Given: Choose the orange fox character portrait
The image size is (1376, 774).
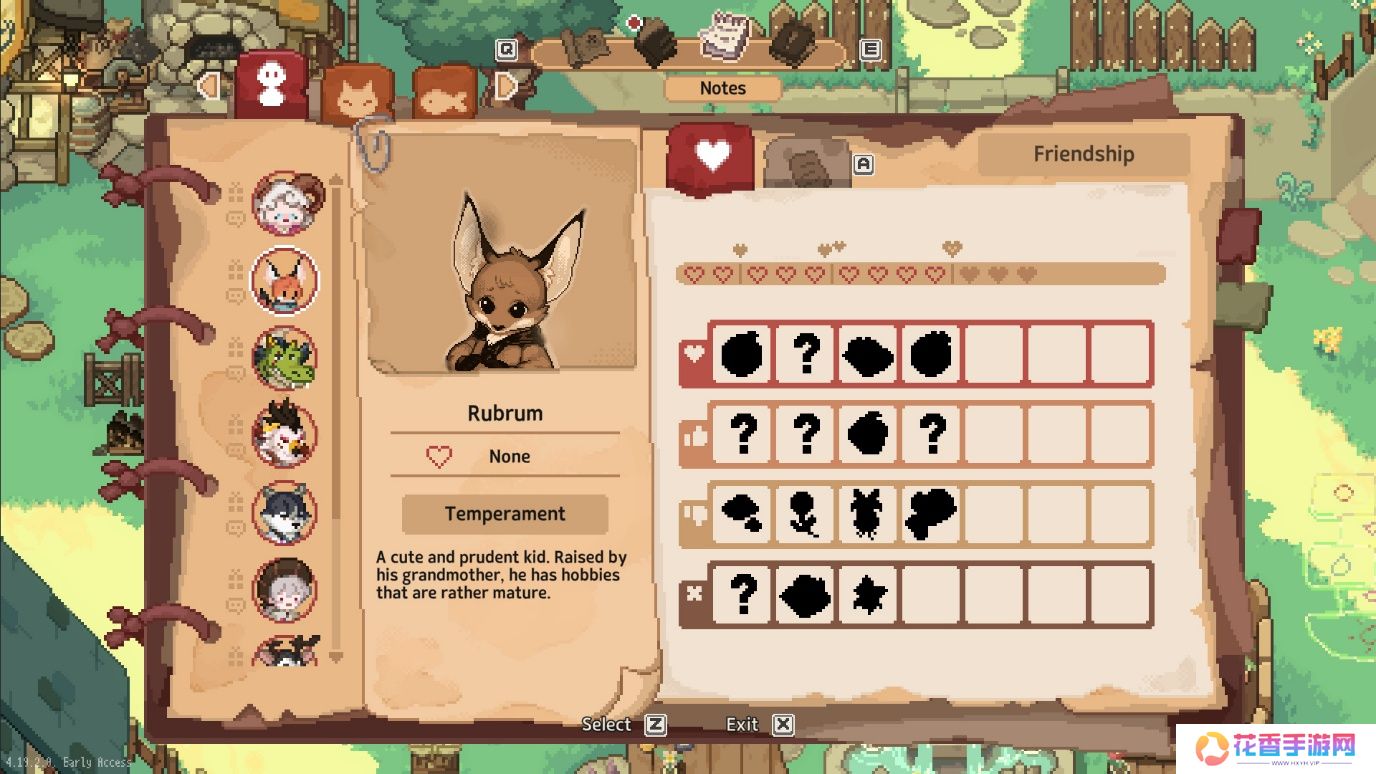Looking at the screenshot, I should (285, 281).
